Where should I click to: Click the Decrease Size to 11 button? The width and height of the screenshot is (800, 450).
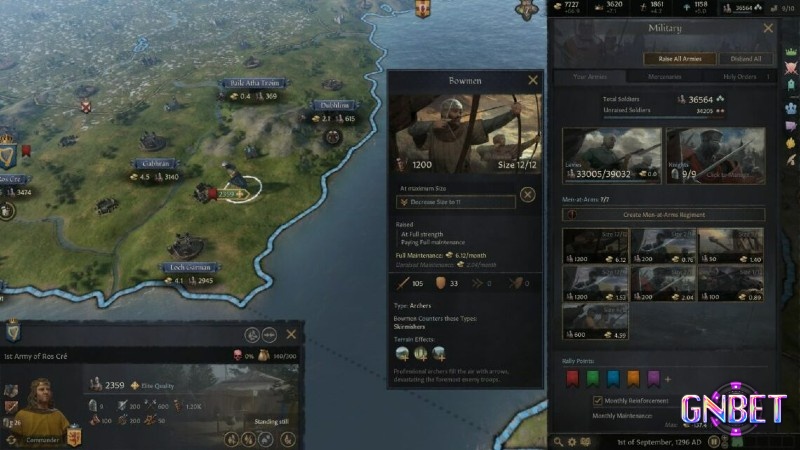pyautogui.click(x=455, y=202)
